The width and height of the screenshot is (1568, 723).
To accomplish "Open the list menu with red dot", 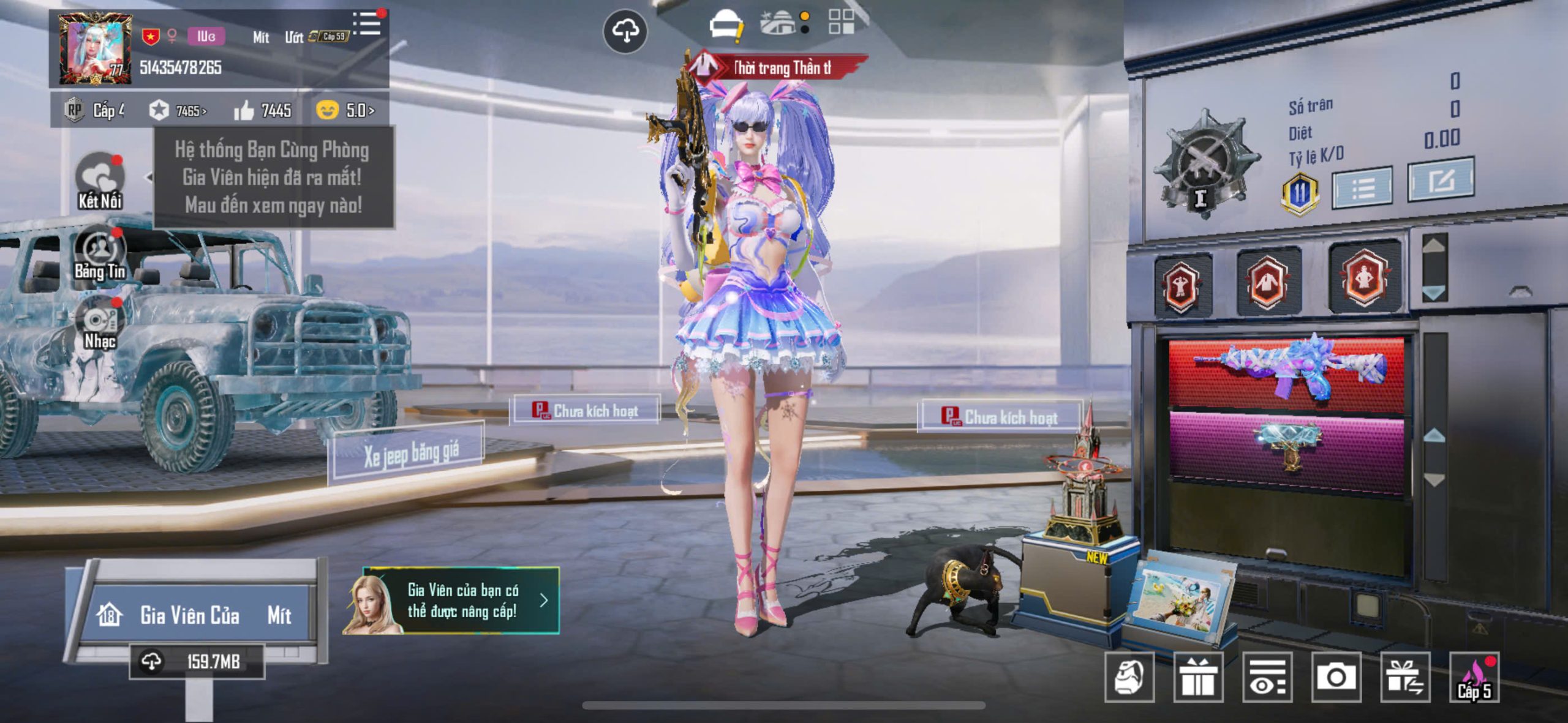I will (367, 24).
